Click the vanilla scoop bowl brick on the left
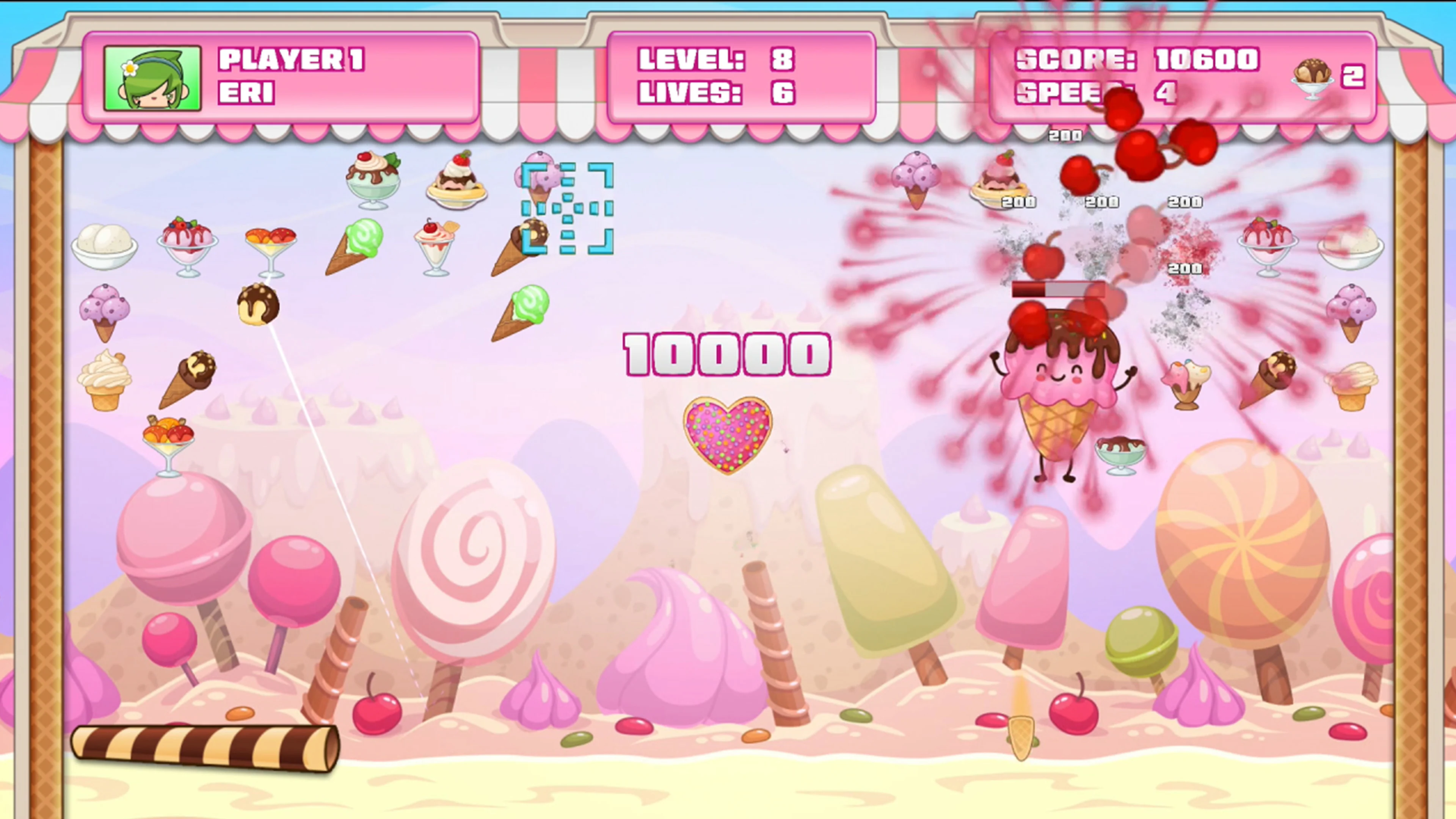Screen dimensions: 1456x819 pyautogui.click(x=105, y=247)
